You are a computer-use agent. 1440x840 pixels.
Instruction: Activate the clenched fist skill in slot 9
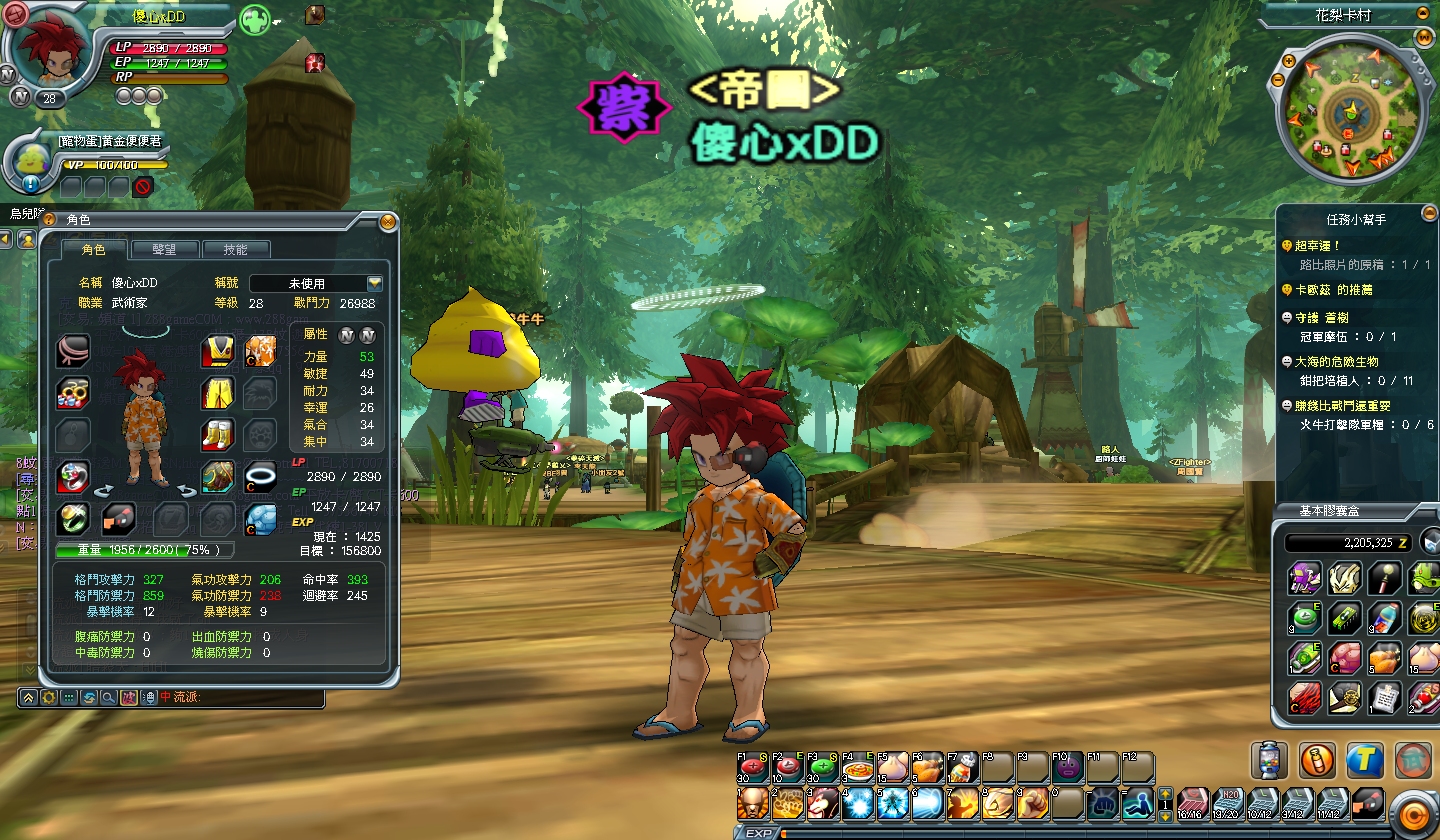coord(1032,802)
